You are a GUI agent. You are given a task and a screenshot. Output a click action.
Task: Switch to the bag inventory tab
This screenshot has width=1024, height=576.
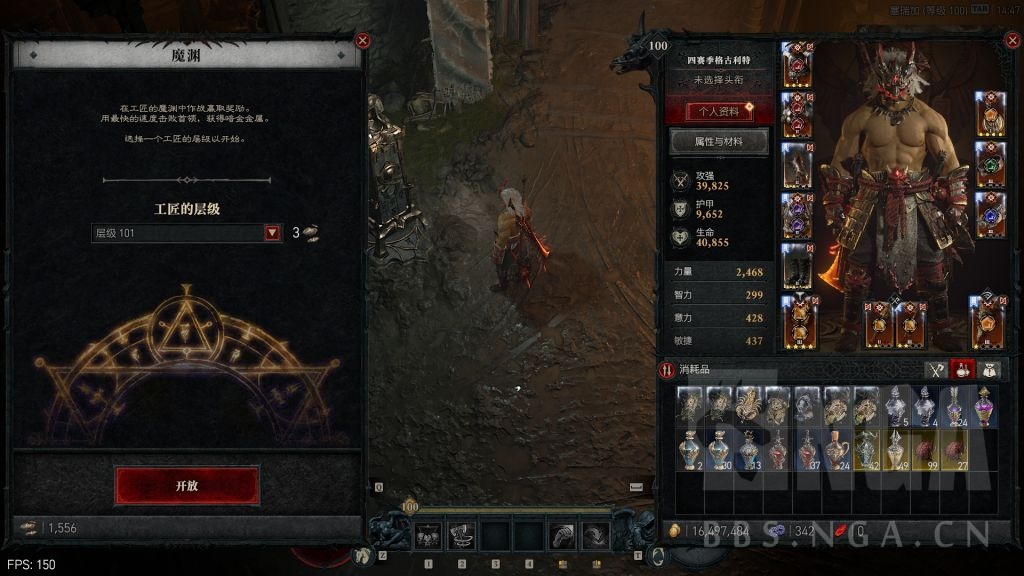(x=990, y=370)
